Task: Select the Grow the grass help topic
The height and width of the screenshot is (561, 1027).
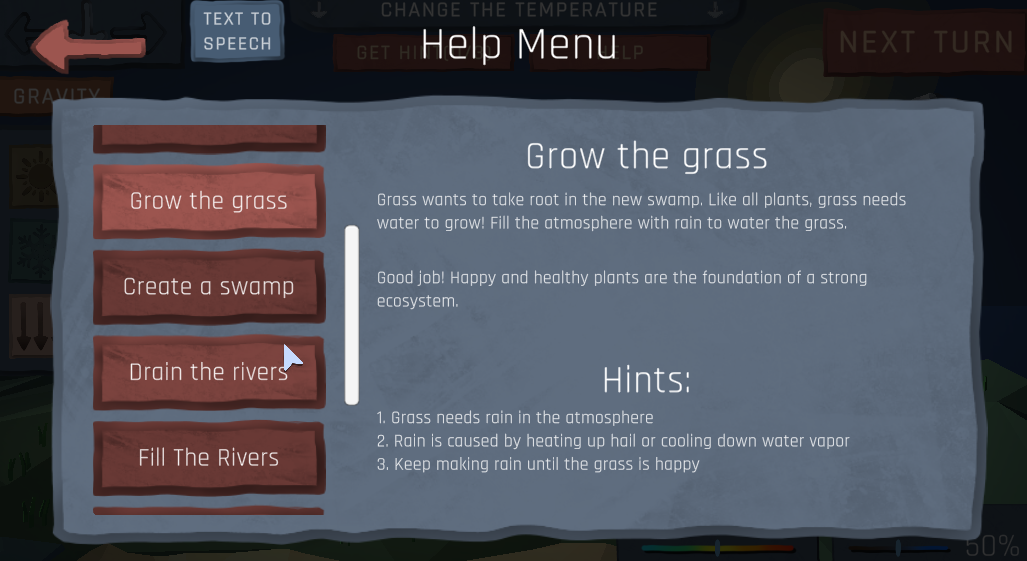Action: pos(209,201)
